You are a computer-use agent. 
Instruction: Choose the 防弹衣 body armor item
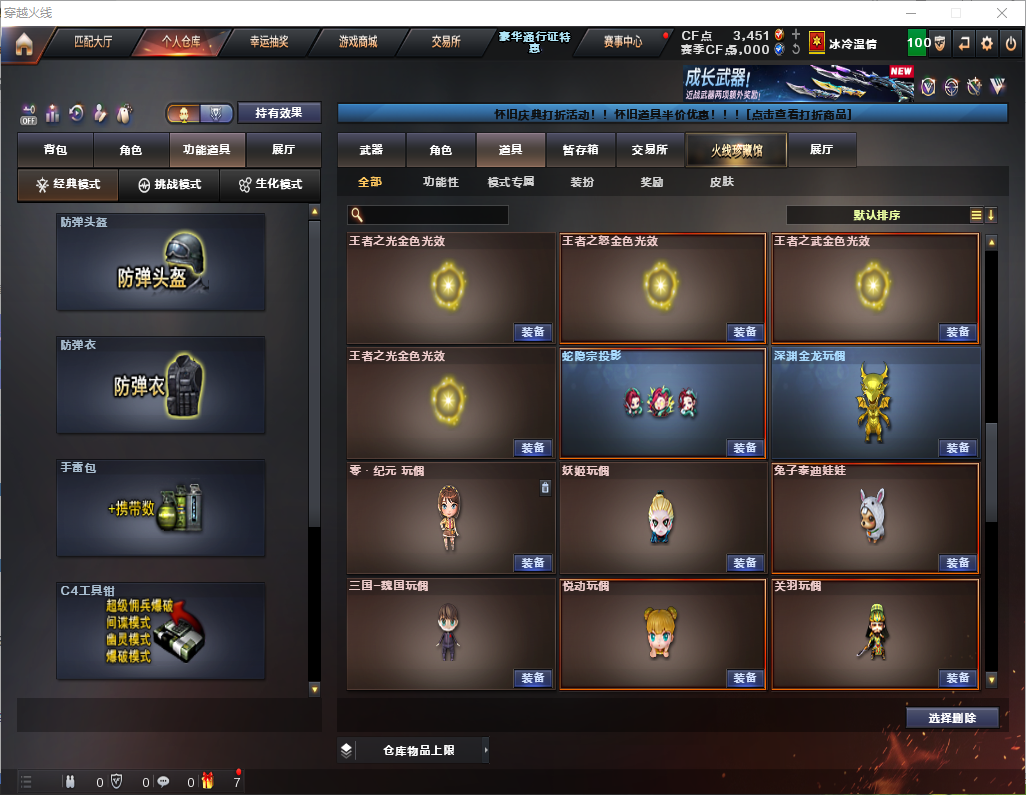pos(161,385)
